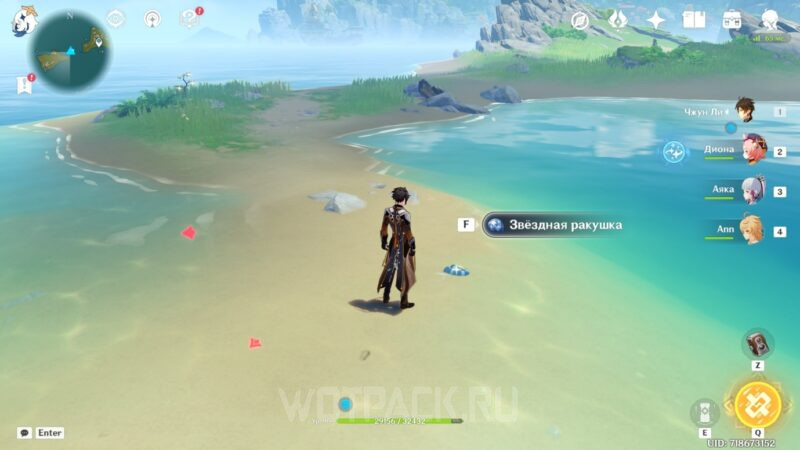
Task: Open the quest journal bookmark icon
Action: 25,85
